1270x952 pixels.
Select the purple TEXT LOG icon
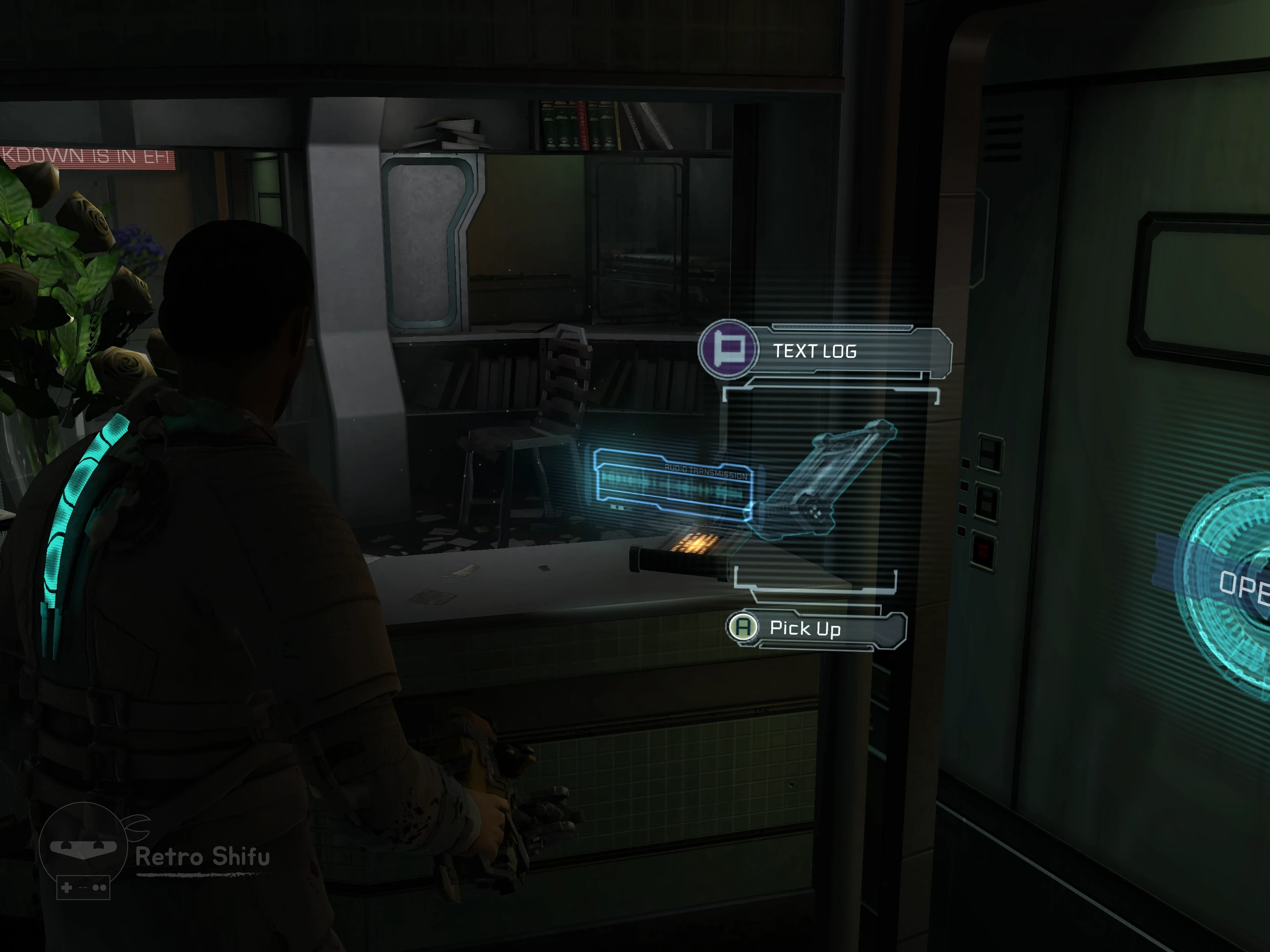(x=728, y=348)
